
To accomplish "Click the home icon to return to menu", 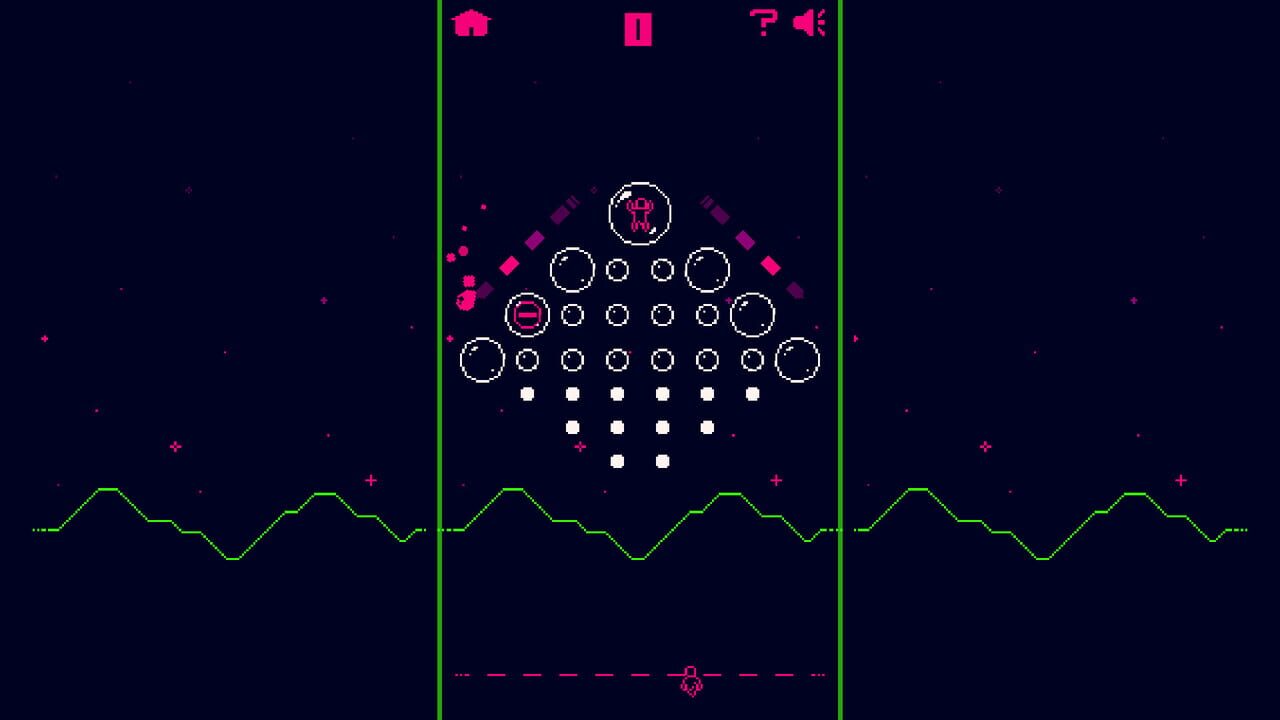I will [x=472, y=22].
